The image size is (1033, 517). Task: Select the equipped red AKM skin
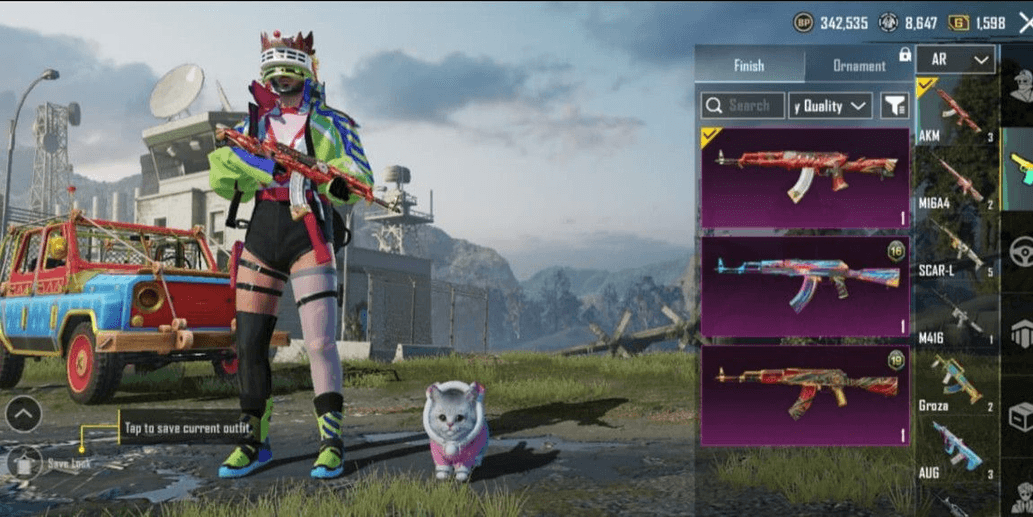(805, 177)
